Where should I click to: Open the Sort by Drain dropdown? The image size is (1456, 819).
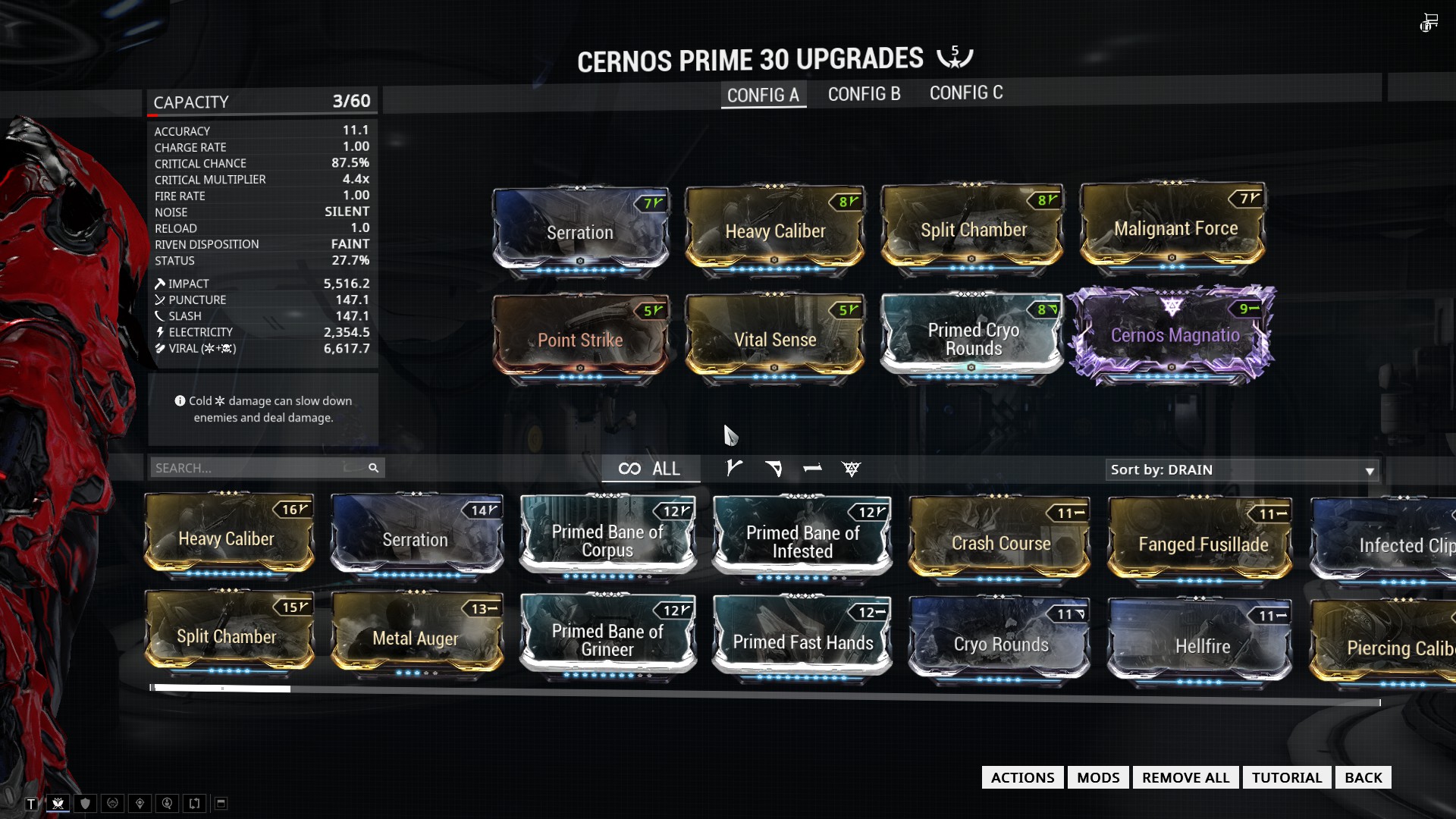(x=1241, y=470)
